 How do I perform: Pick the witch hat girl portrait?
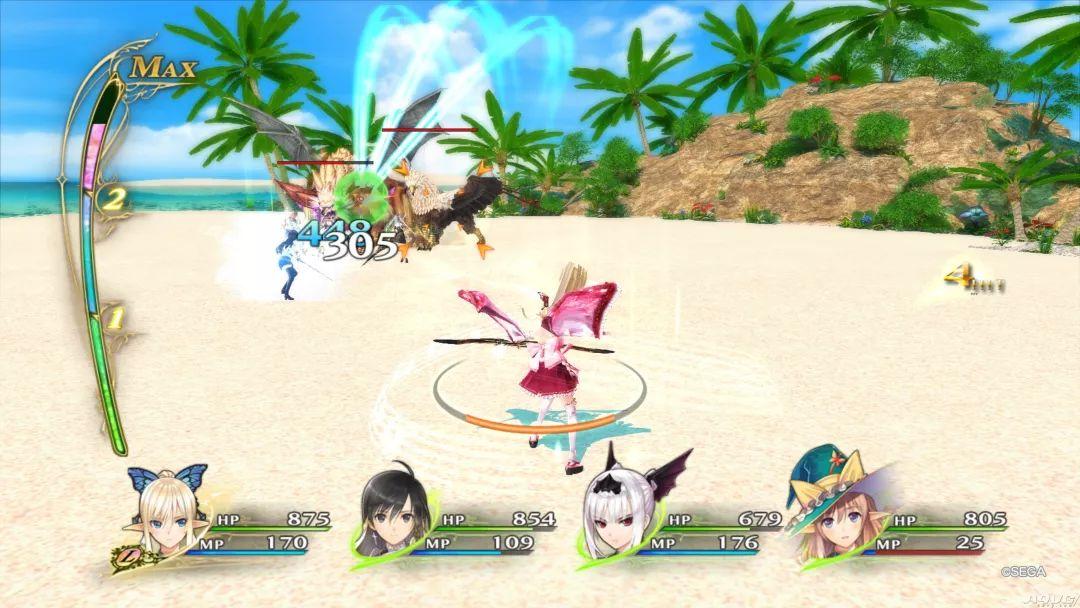(832, 511)
